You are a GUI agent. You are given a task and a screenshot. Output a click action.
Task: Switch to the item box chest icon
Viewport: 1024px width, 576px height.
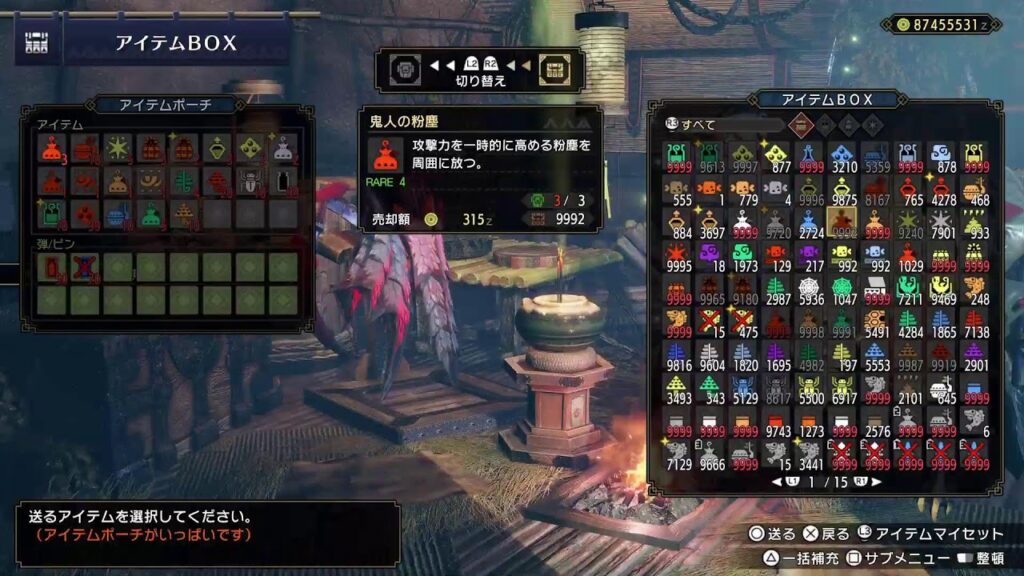pos(552,66)
